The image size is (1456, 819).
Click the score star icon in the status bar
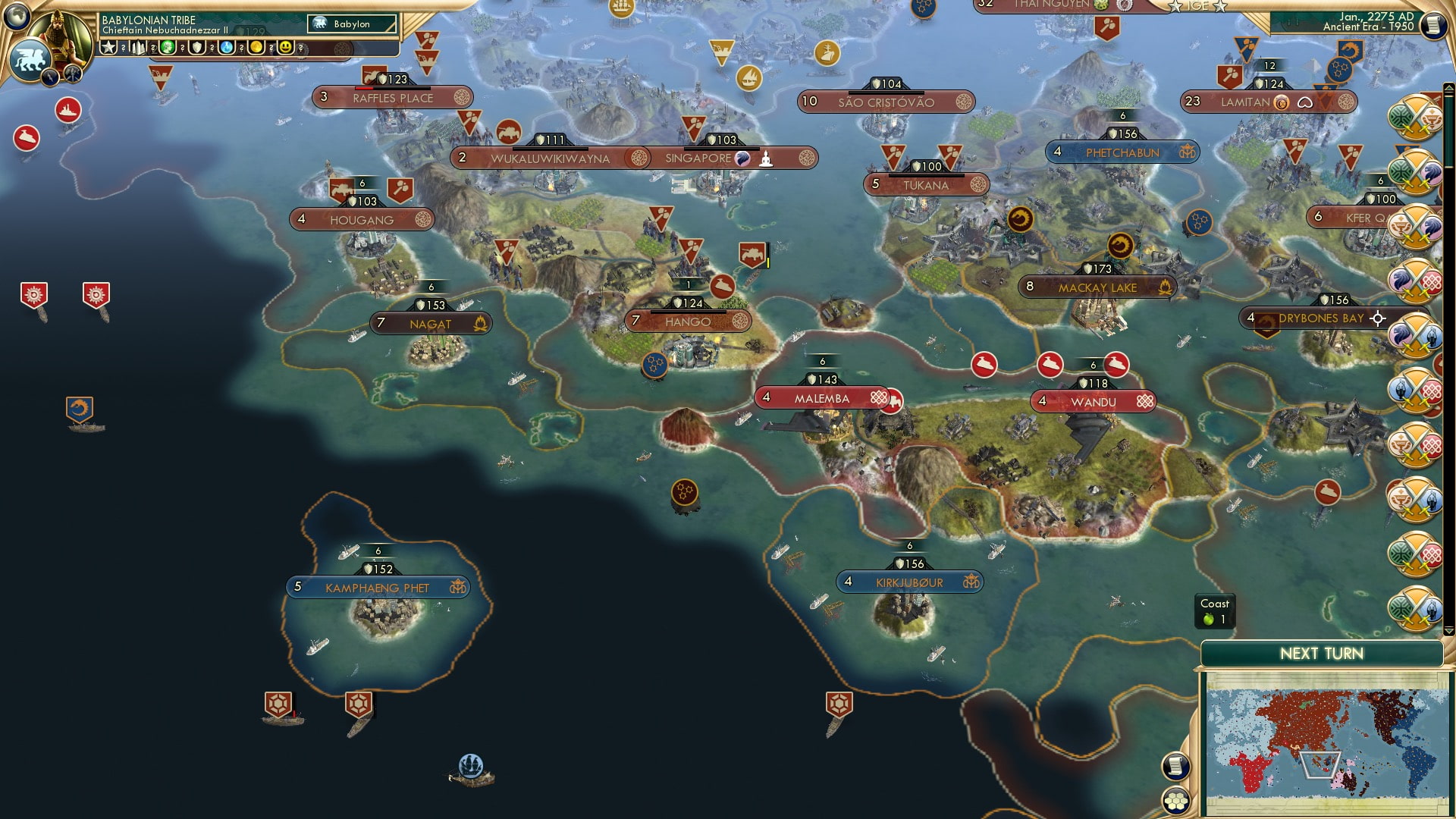[x=107, y=47]
